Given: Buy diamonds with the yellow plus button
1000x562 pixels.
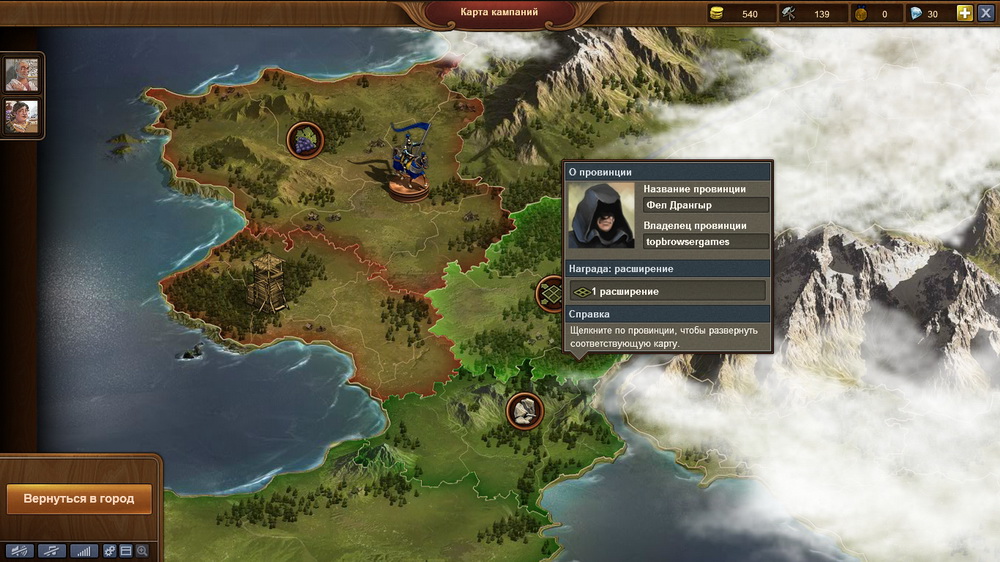Looking at the screenshot, I should pos(964,13).
